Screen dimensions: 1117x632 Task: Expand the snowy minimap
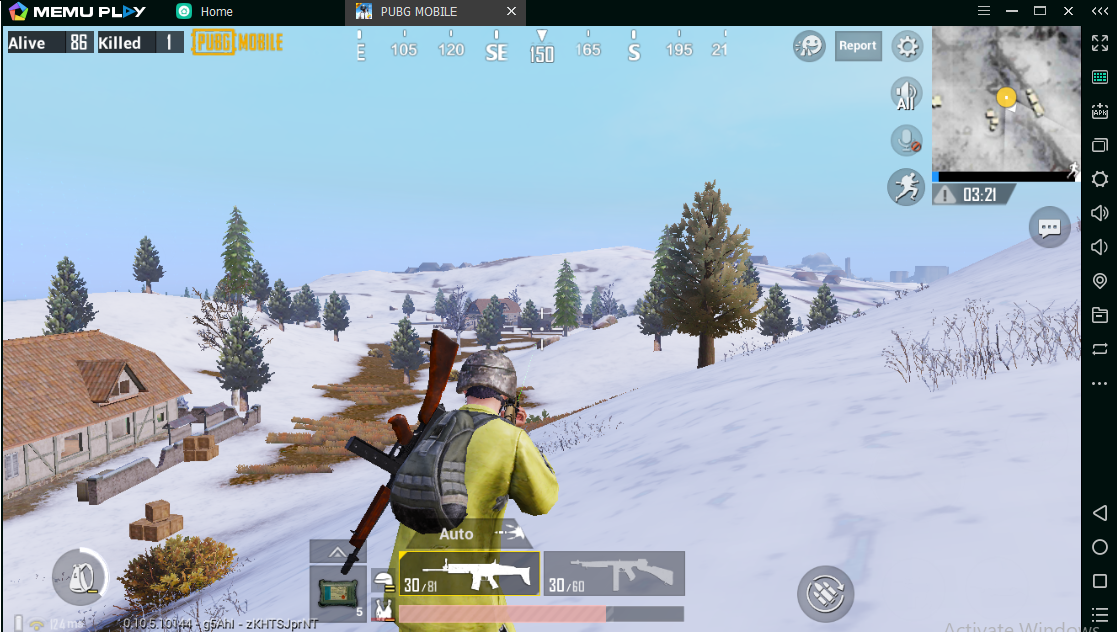pyautogui.click(x=1006, y=99)
